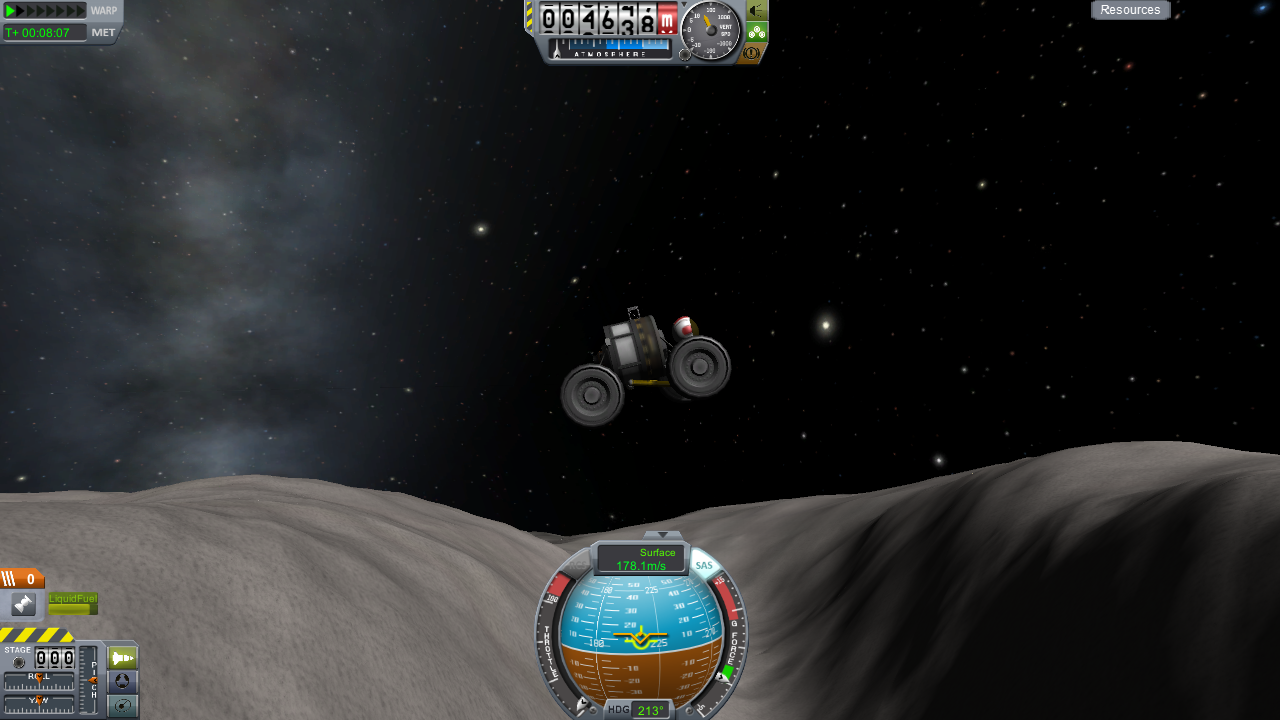Screen dimensions: 1280x720
Task: Toggle the brakes button
Action: (x=752, y=53)
